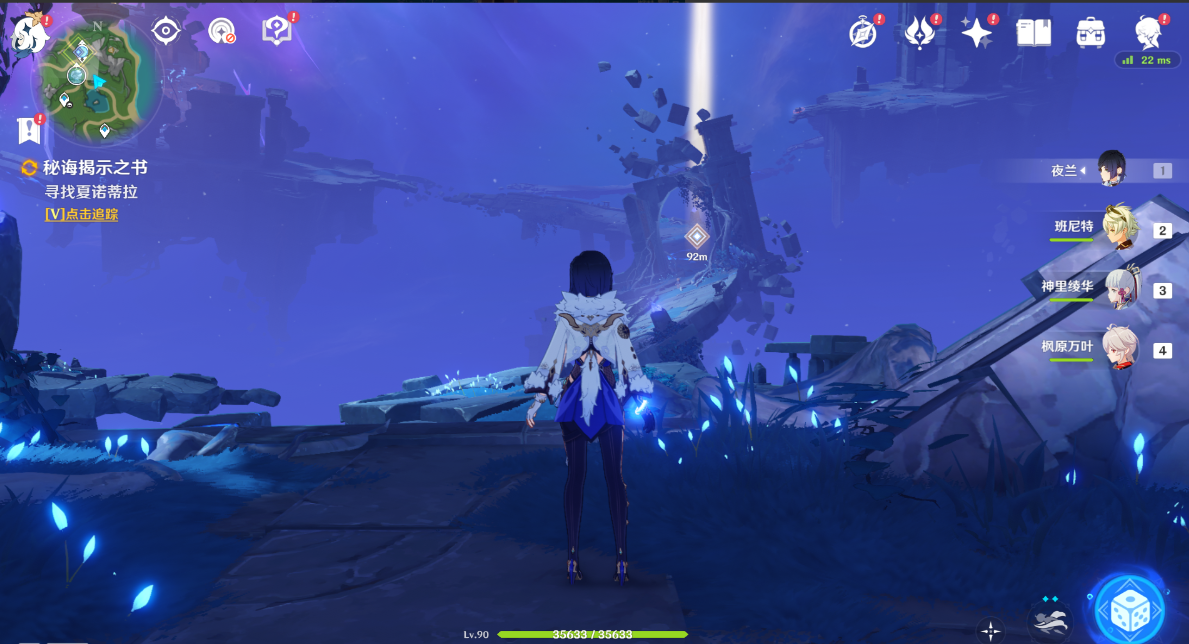
Task: Switch to party member 神里绫华
Action: 1119,289
